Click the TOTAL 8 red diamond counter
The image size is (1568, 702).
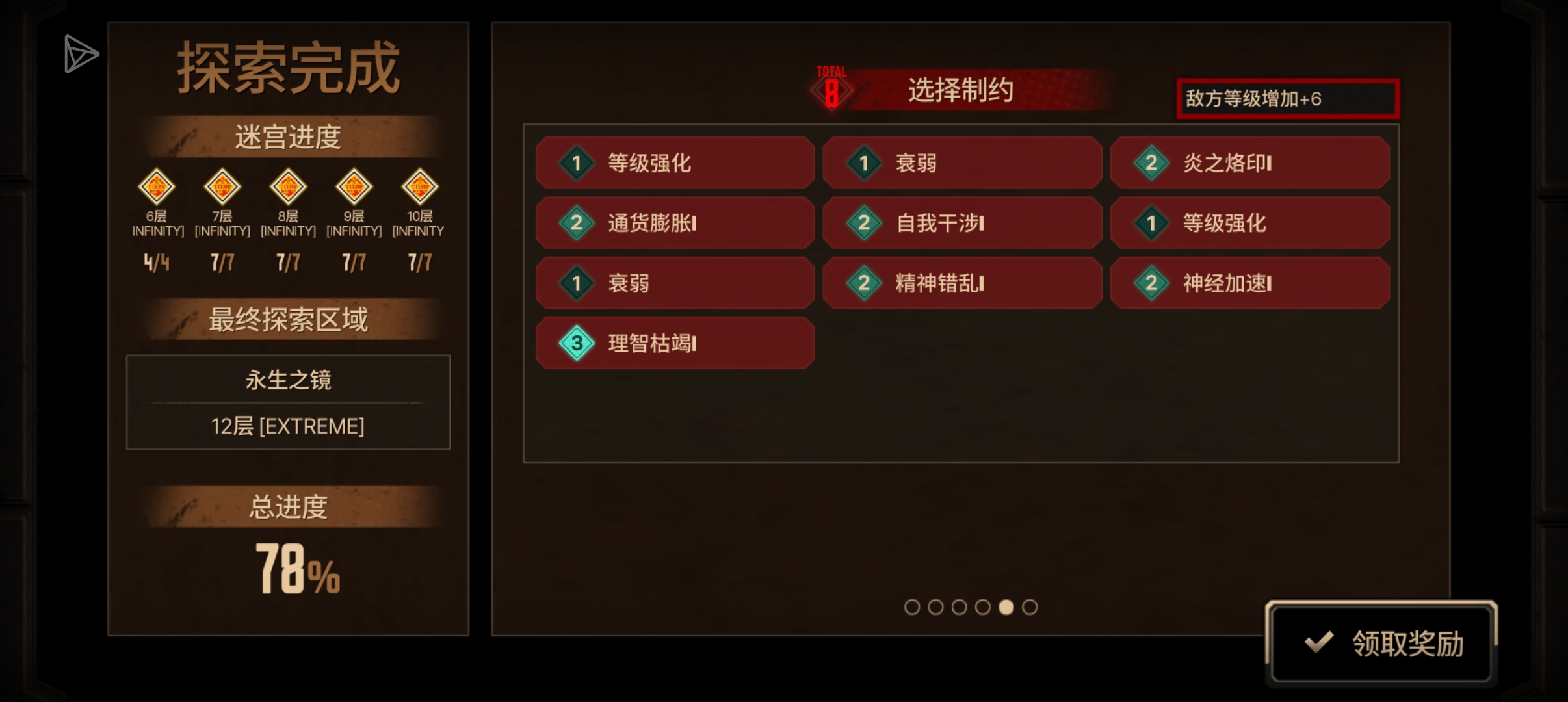click(832, 91)
